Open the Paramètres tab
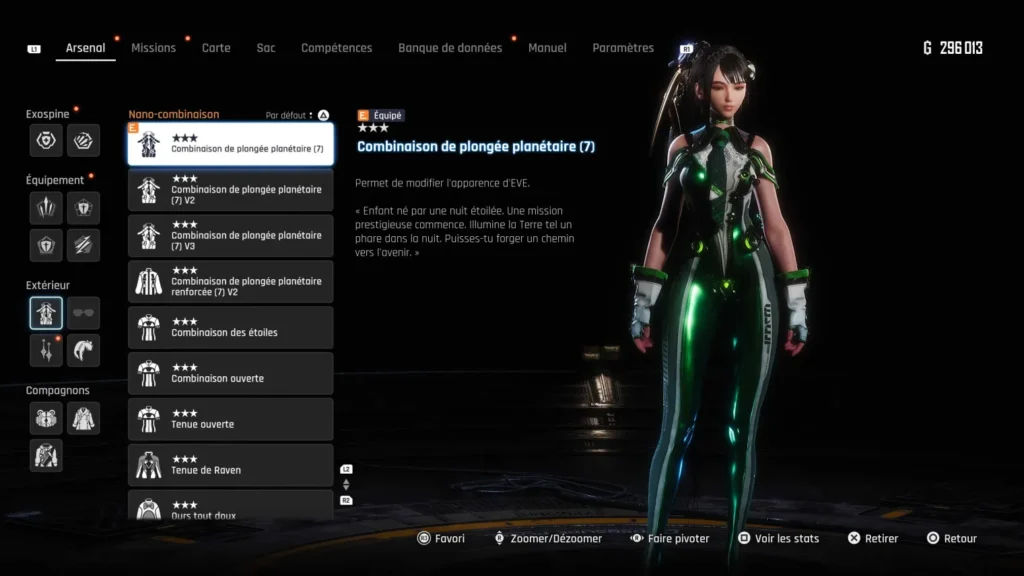1024x576 pixels. pos(623,48)
